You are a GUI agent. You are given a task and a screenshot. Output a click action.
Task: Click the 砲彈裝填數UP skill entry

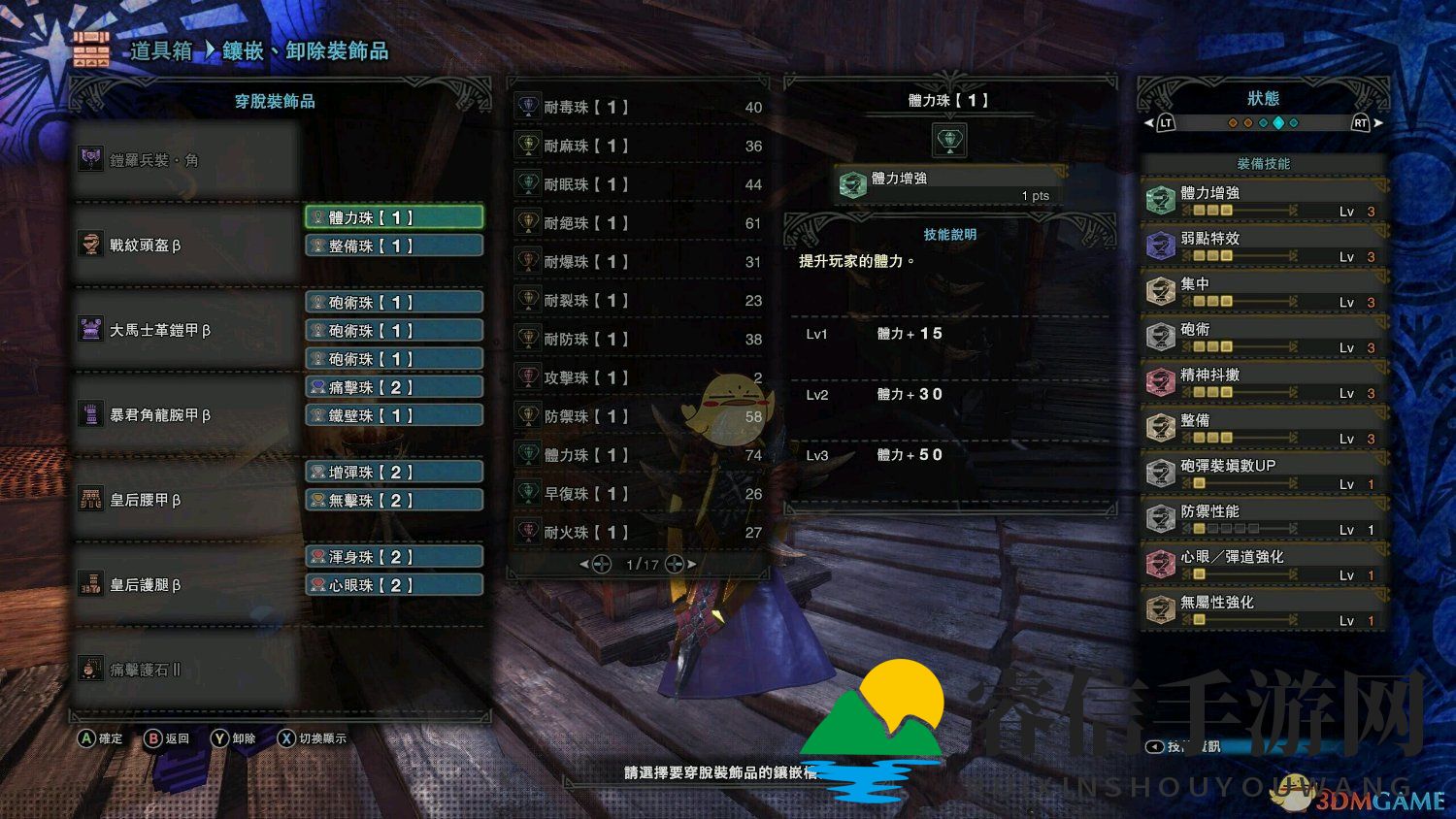(x=1262, y=474)
